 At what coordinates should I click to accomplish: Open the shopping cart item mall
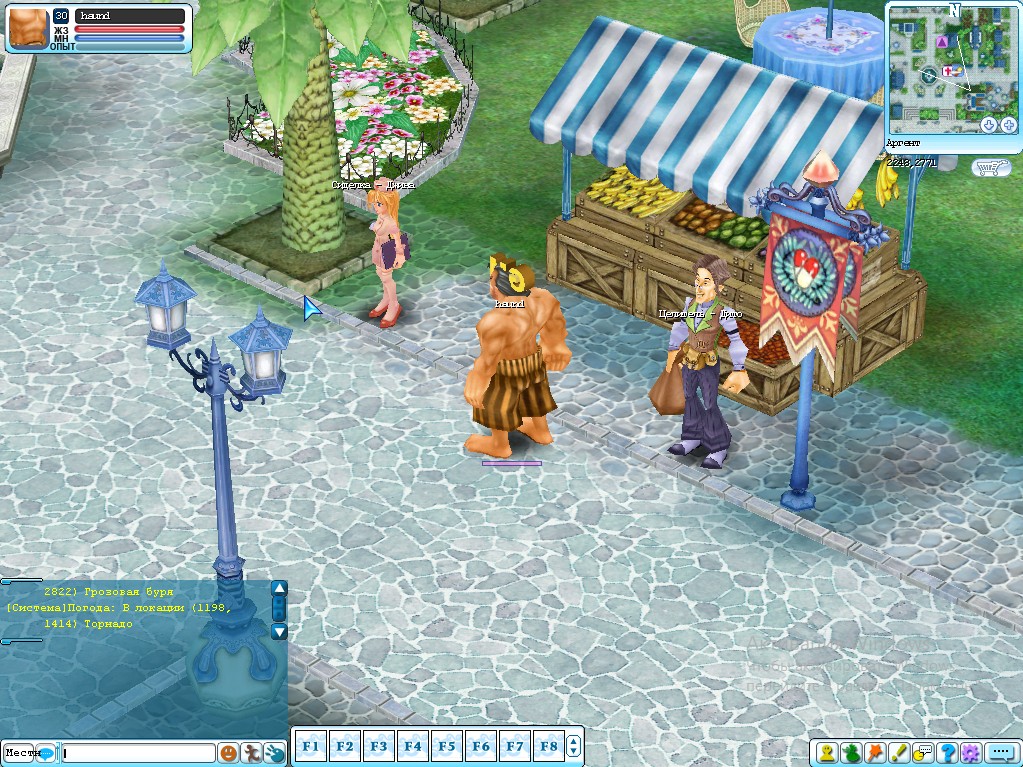[991, 168]
